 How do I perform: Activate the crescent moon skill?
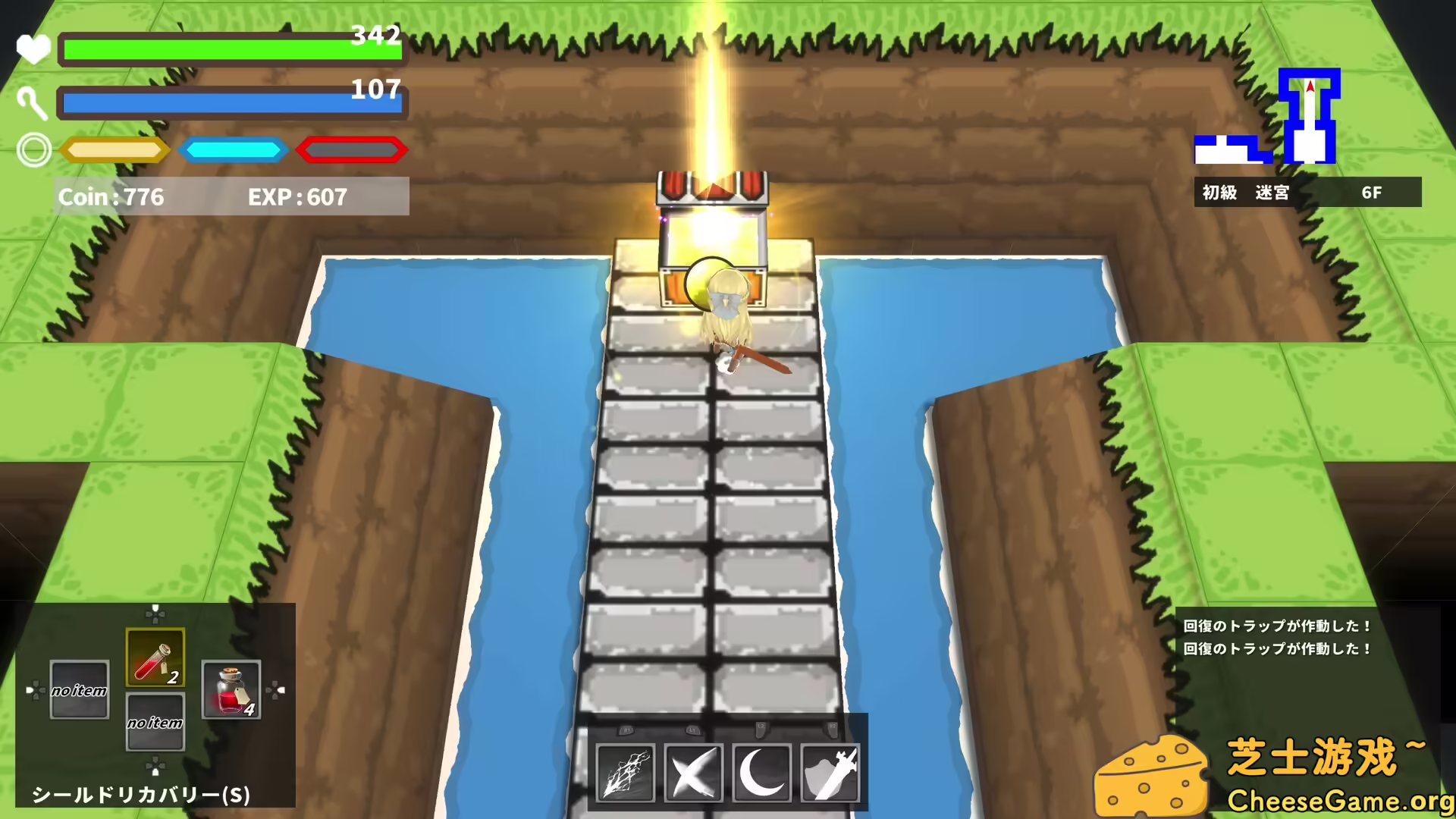pyautogui.click(x=762, y=772)
